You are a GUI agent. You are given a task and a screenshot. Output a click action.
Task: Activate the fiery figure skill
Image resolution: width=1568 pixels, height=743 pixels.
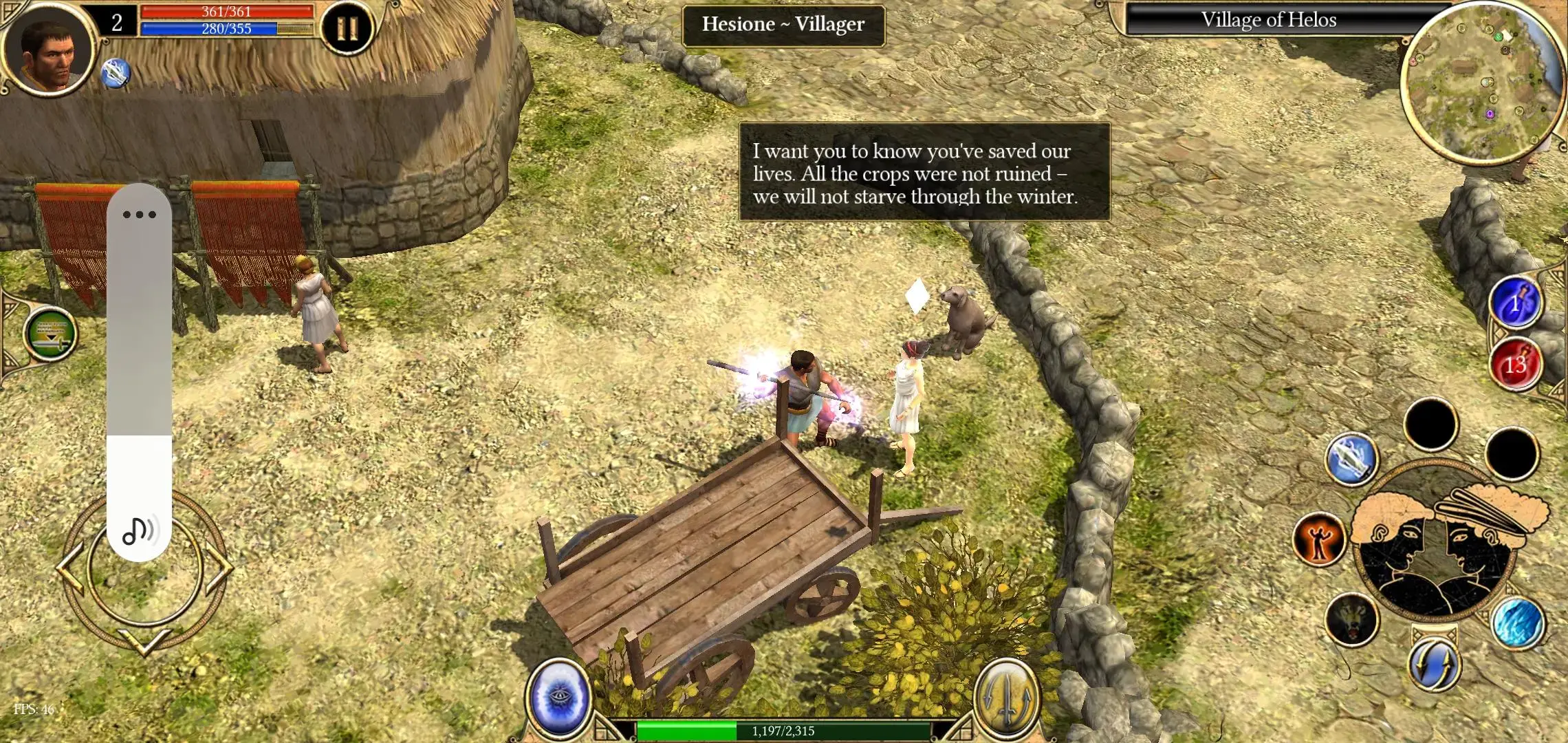click(x=1318, y=540)
